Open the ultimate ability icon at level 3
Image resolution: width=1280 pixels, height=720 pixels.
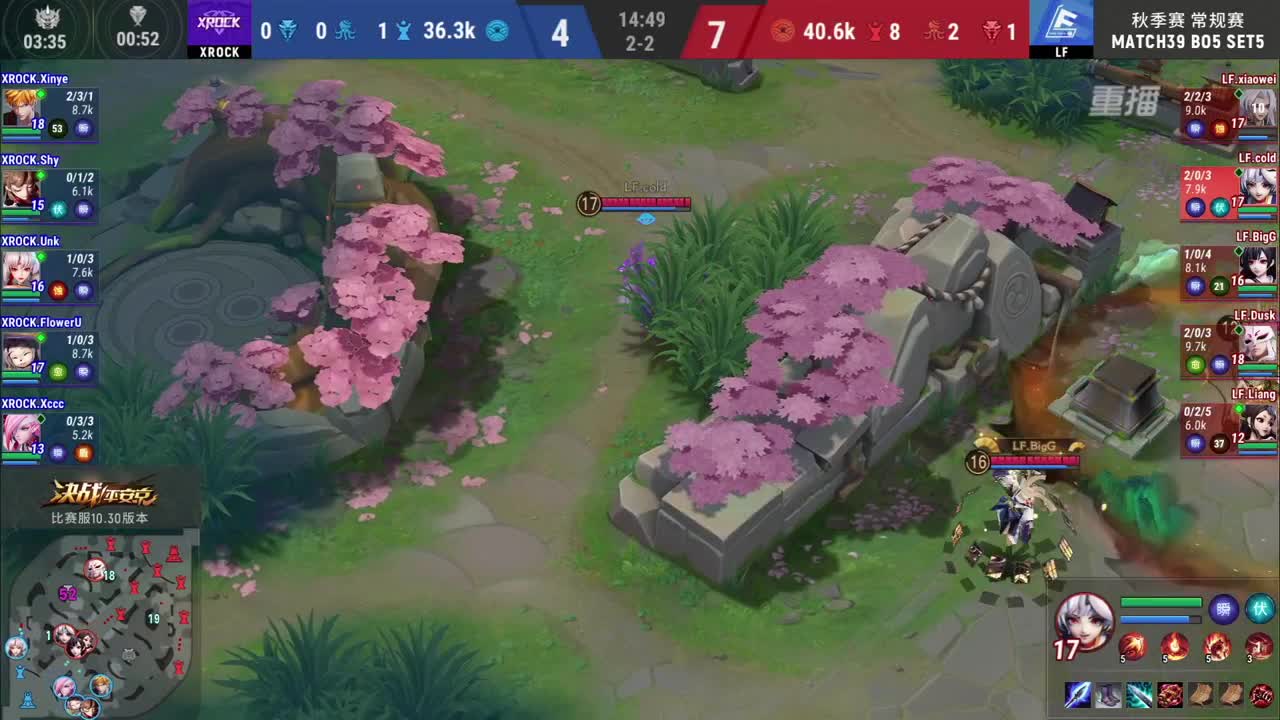click(x=1259, y=646)
